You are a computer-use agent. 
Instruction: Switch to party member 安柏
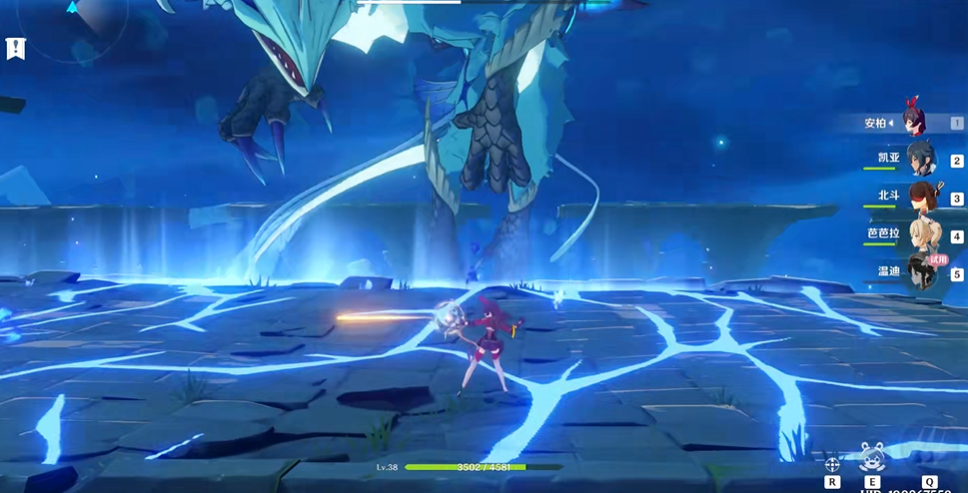click(912, 121)
